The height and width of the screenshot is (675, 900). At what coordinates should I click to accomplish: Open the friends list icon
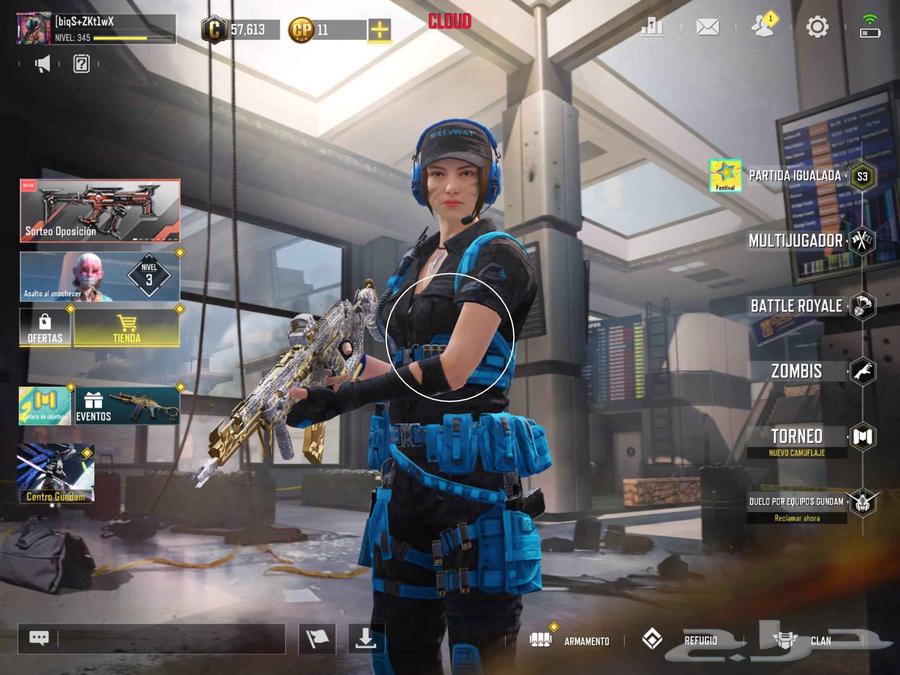(763, 27)
